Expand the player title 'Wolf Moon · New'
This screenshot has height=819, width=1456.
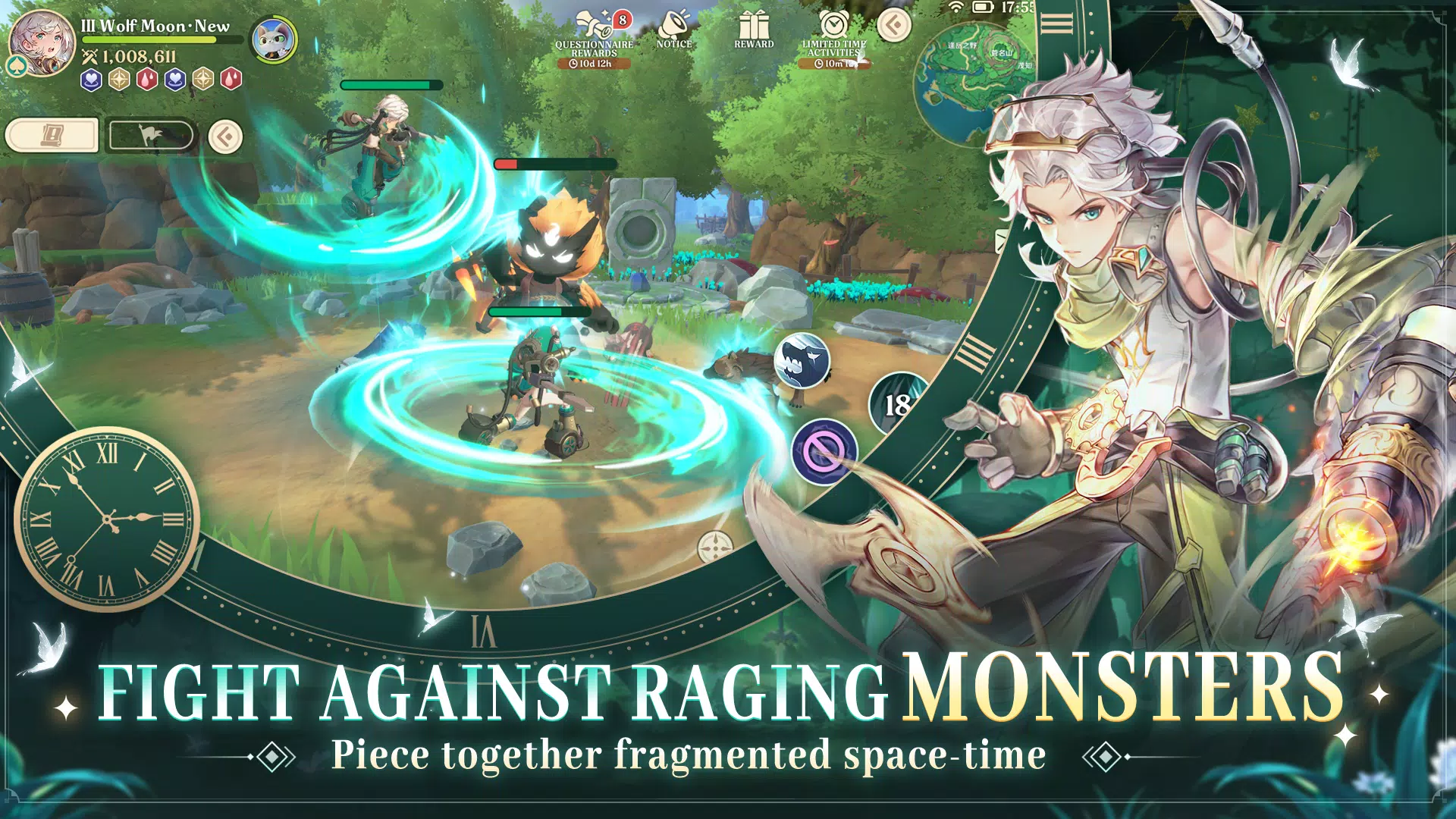click(x=155, y=25)
